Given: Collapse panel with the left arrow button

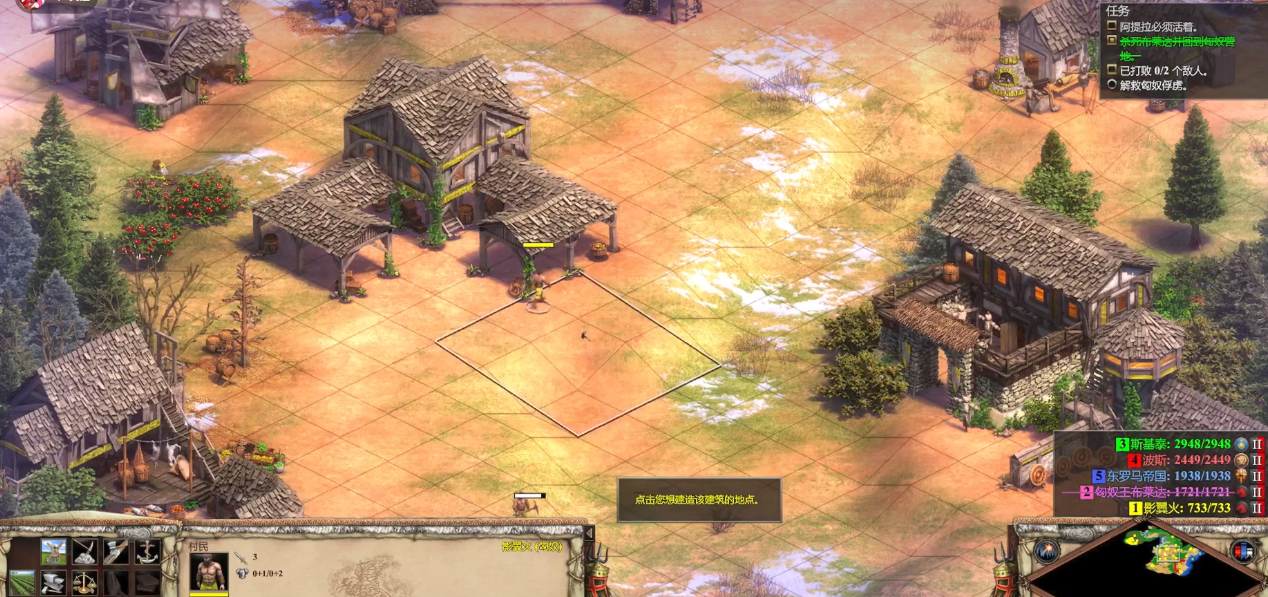Looking at the screenshot, I should pyautogui.click(x=588, y=533).
